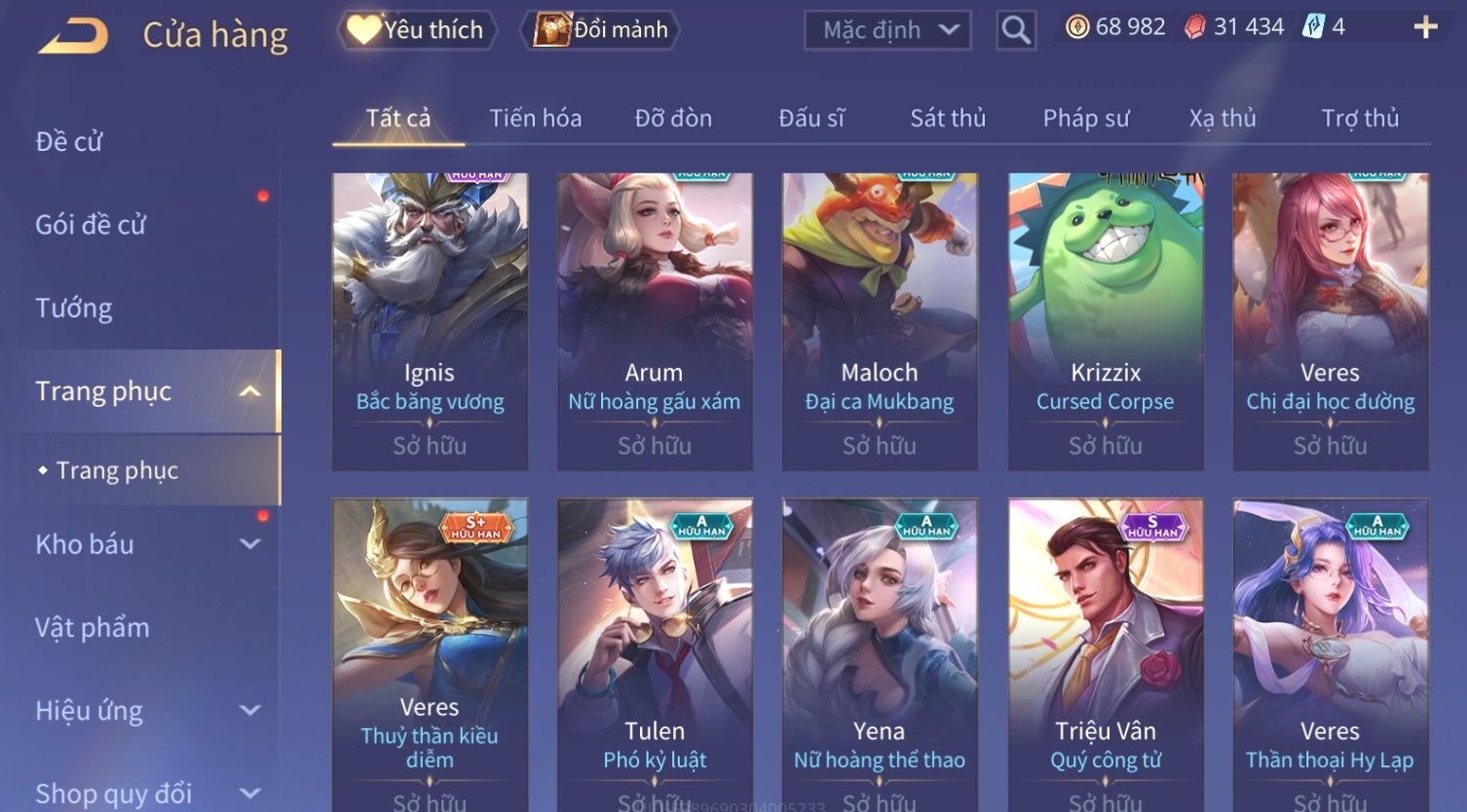
Task: Select Ignis Bắc băng vương skin card
Action: pos(430,321)
